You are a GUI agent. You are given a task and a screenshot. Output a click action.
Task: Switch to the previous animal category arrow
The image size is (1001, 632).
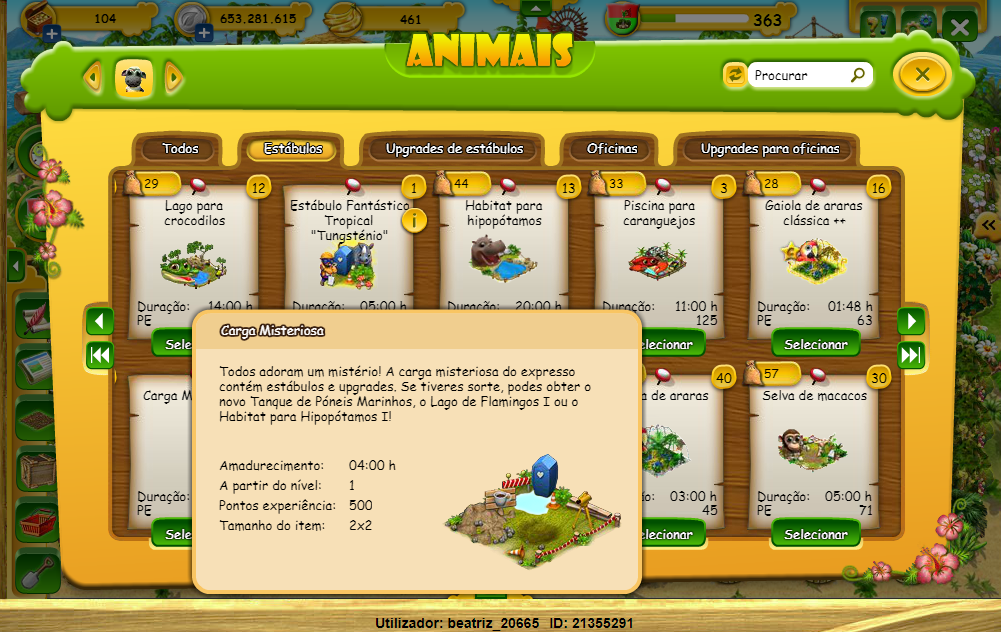(94, 77)
